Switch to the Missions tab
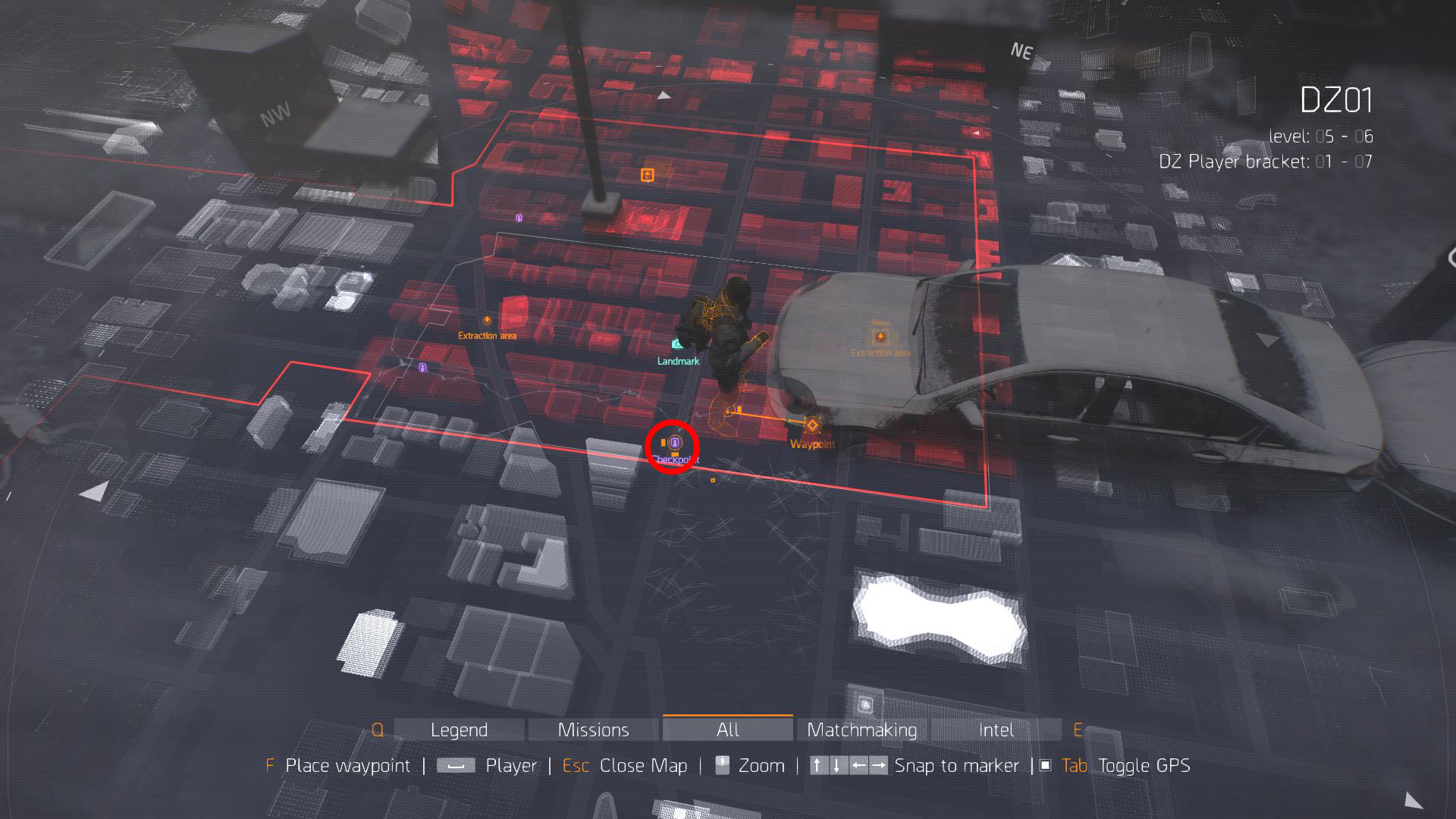The width and height of the screenshot is (1456, 819). (x=593, y=730)
